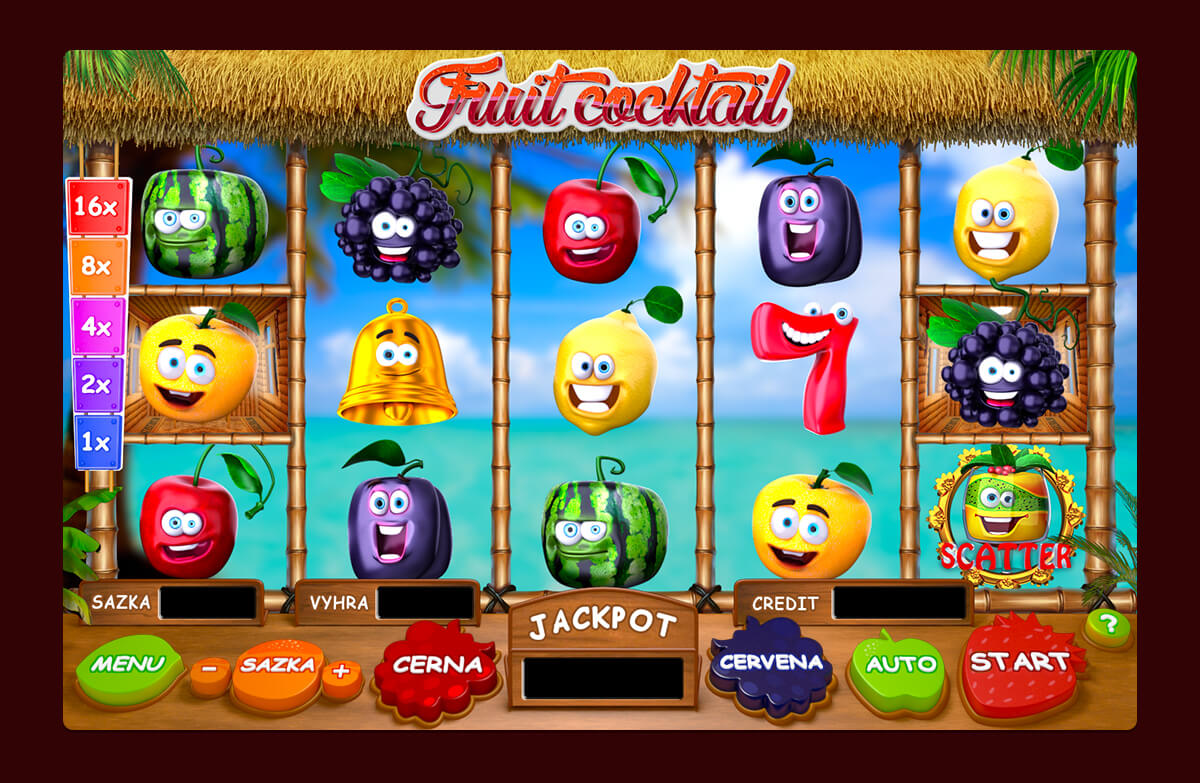
Task: Select the 1x multiplier tag
Action: point(98,442)
